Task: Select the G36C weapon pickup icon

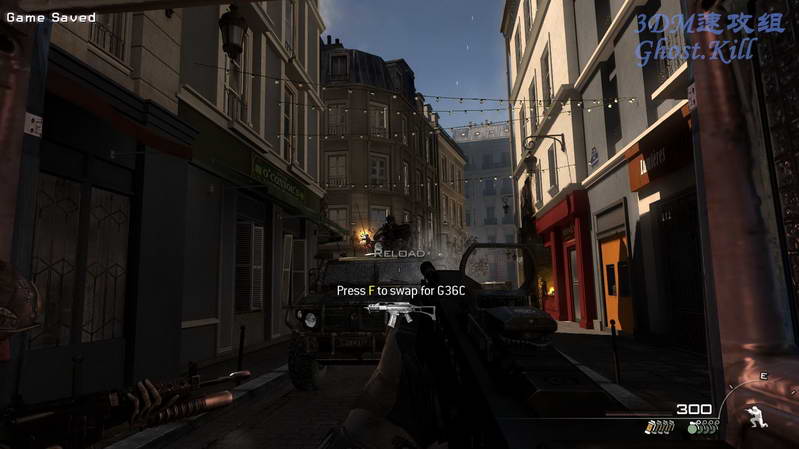Action: click(400, 311)
